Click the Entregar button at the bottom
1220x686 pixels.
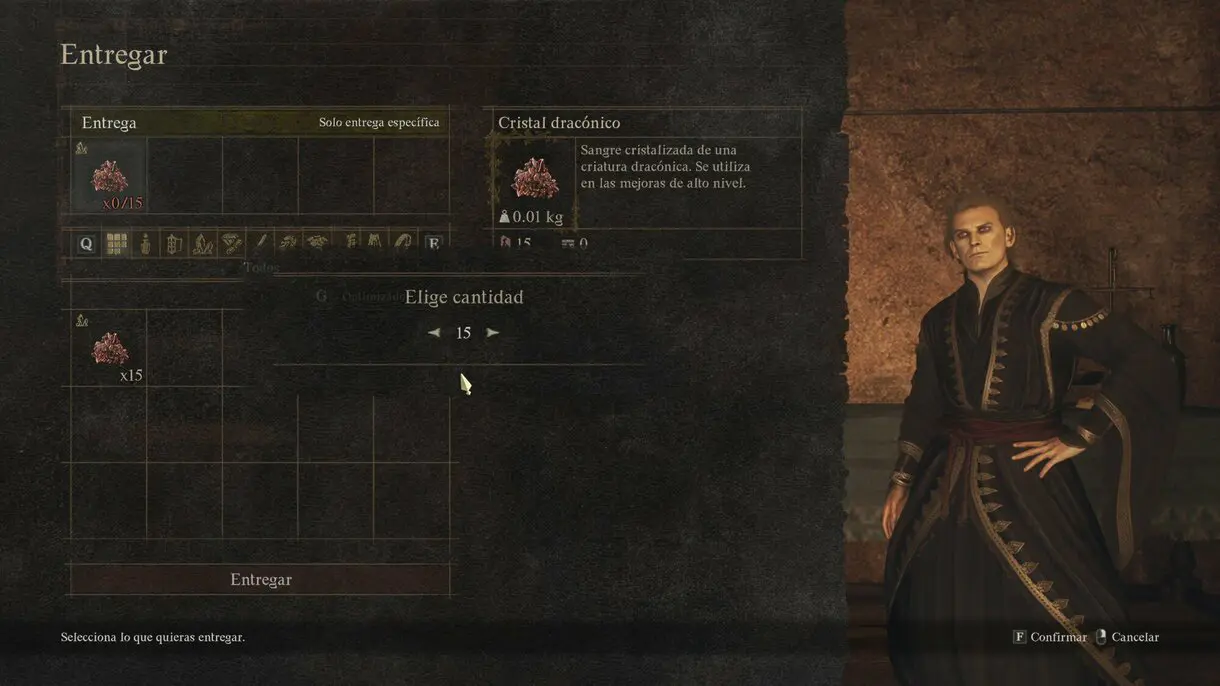point(260,580)
